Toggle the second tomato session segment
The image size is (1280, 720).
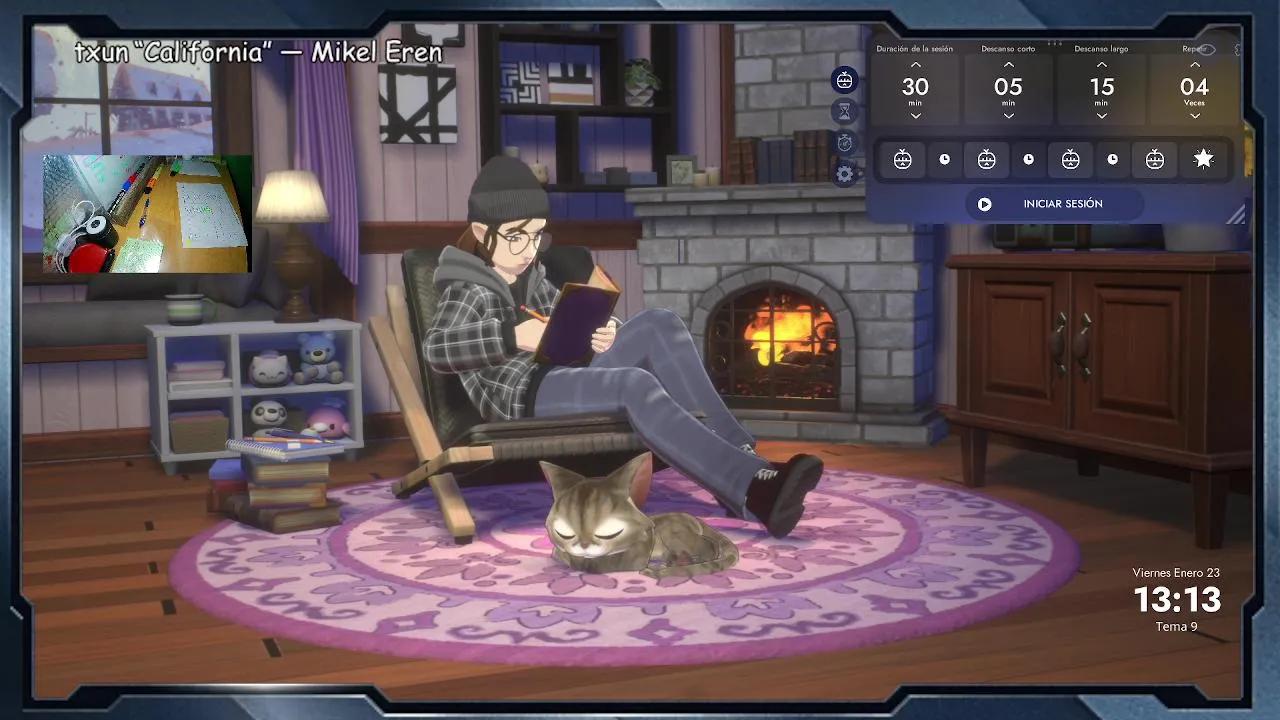click(x=985, y=158)
